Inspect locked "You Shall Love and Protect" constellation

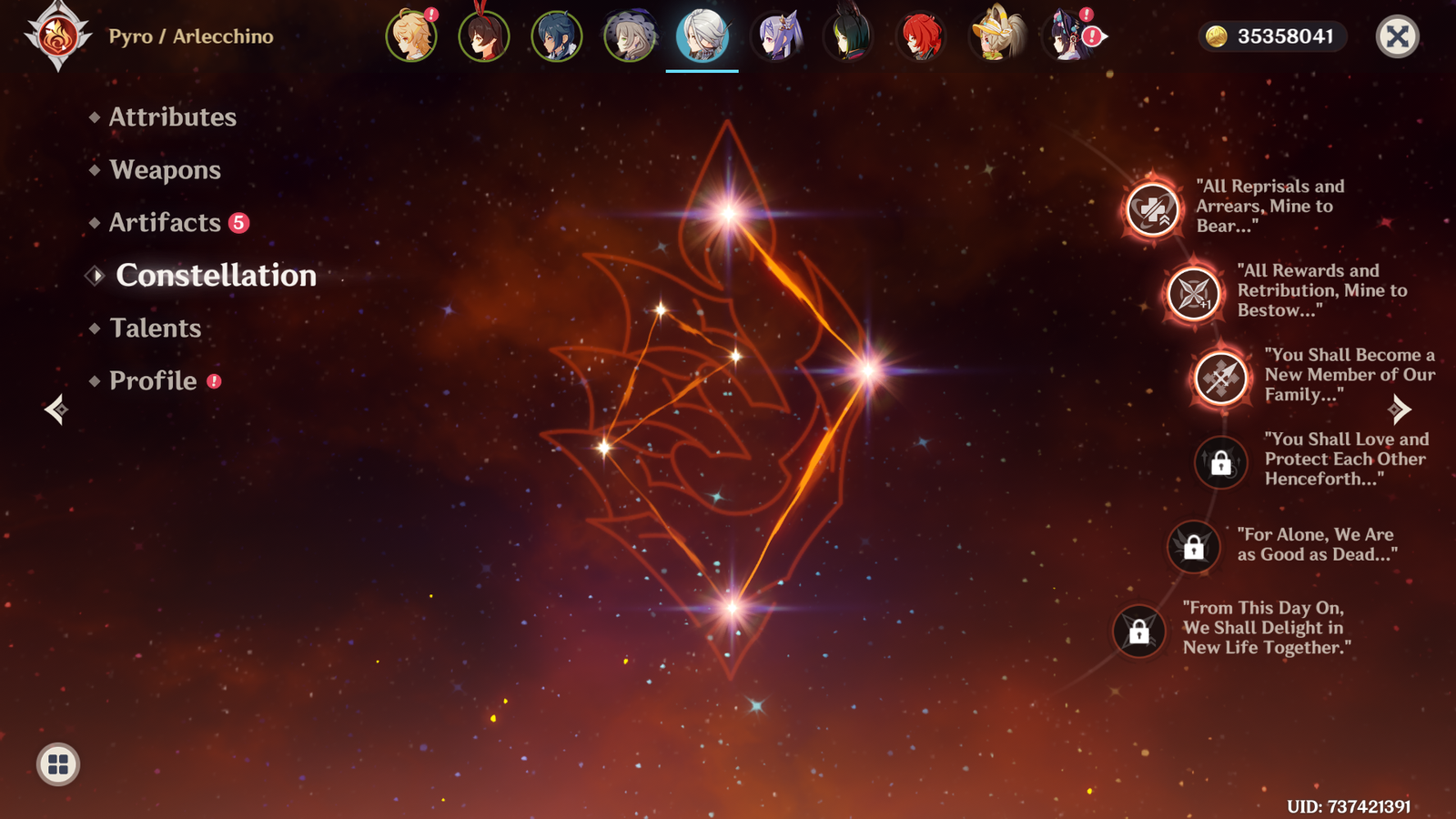coord(1220,462)
